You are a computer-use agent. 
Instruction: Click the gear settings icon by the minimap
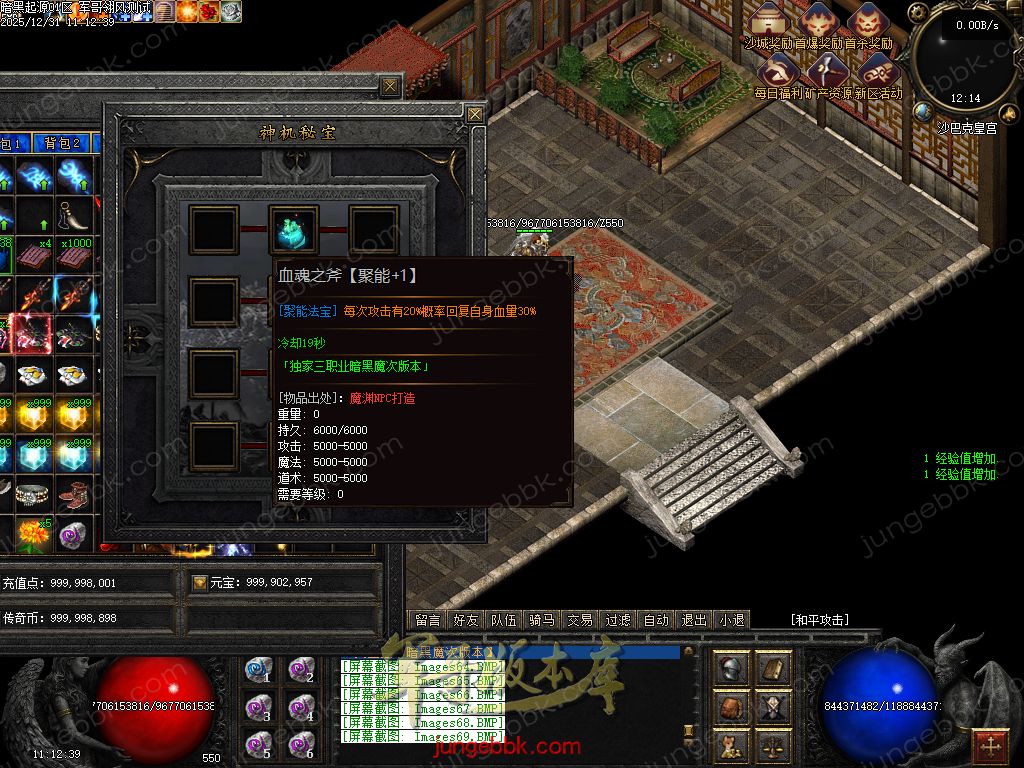tap(919, 14)
